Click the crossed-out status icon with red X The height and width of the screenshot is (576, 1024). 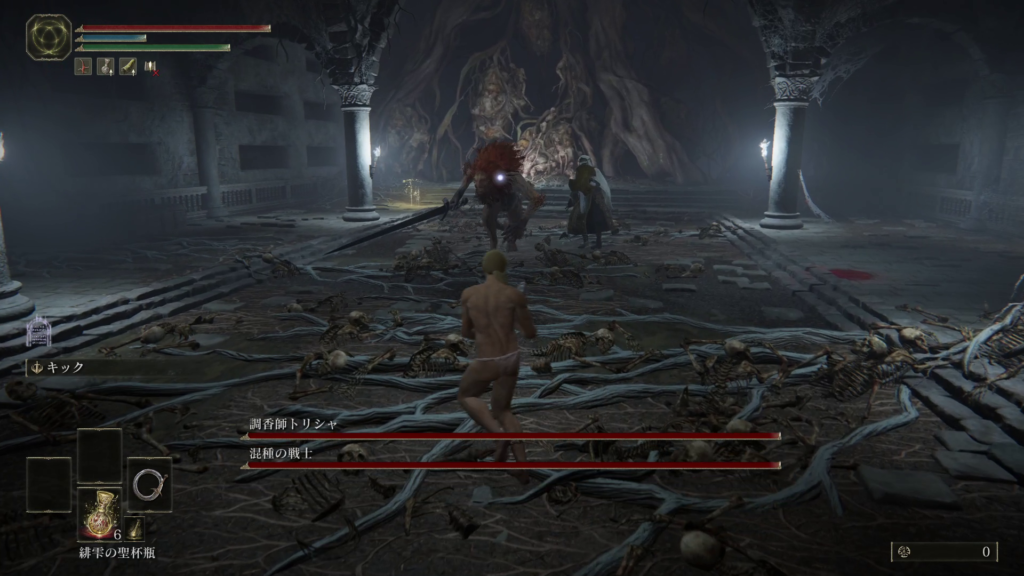(x=151, y=67)
